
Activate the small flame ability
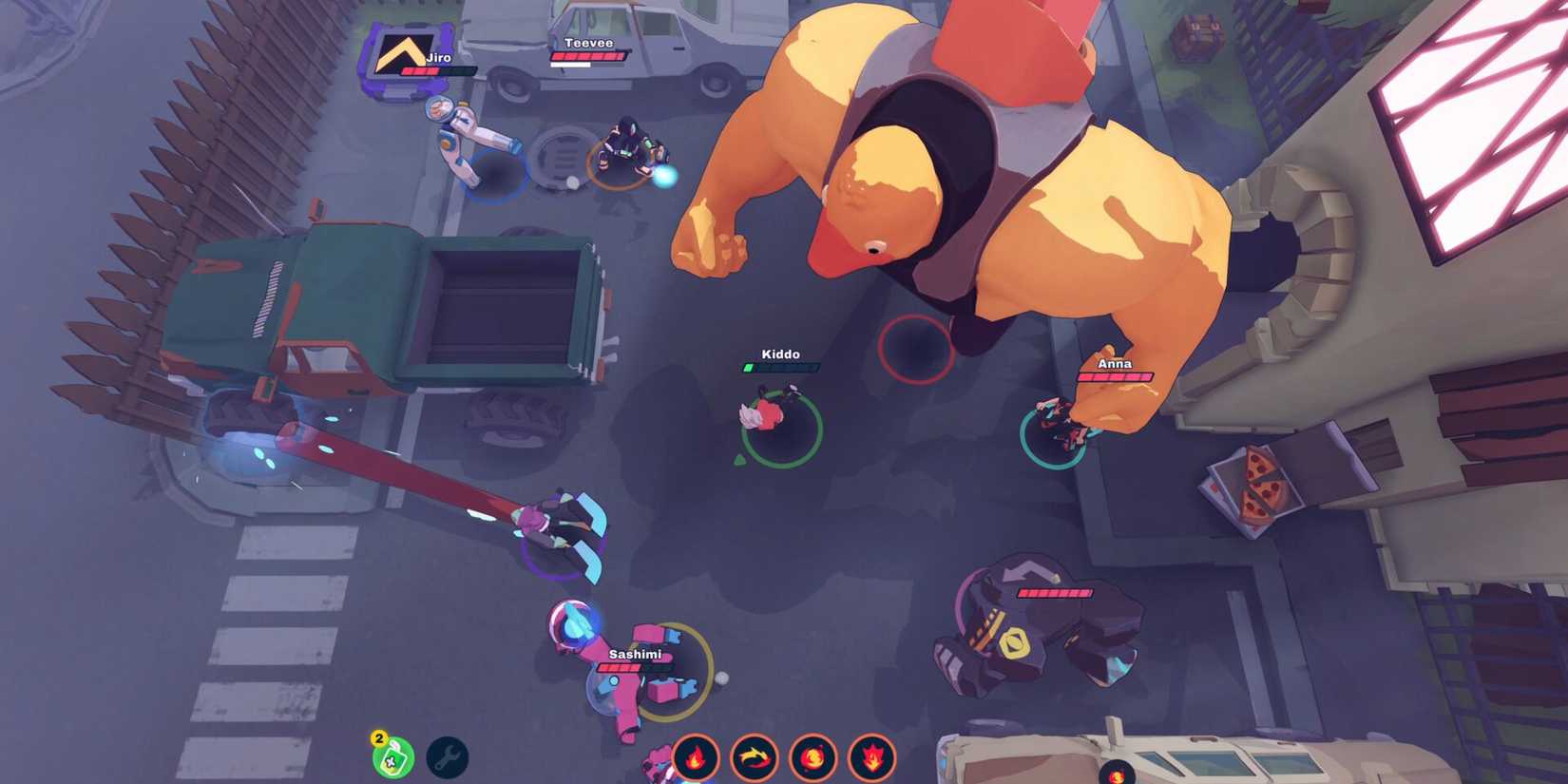tap(696, 758)
